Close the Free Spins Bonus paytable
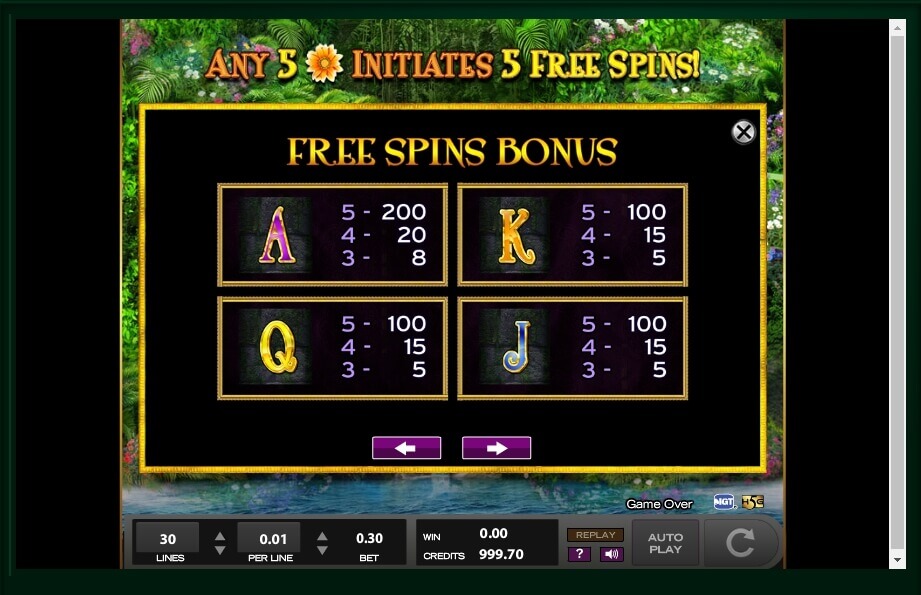 (x=743, y=132)
